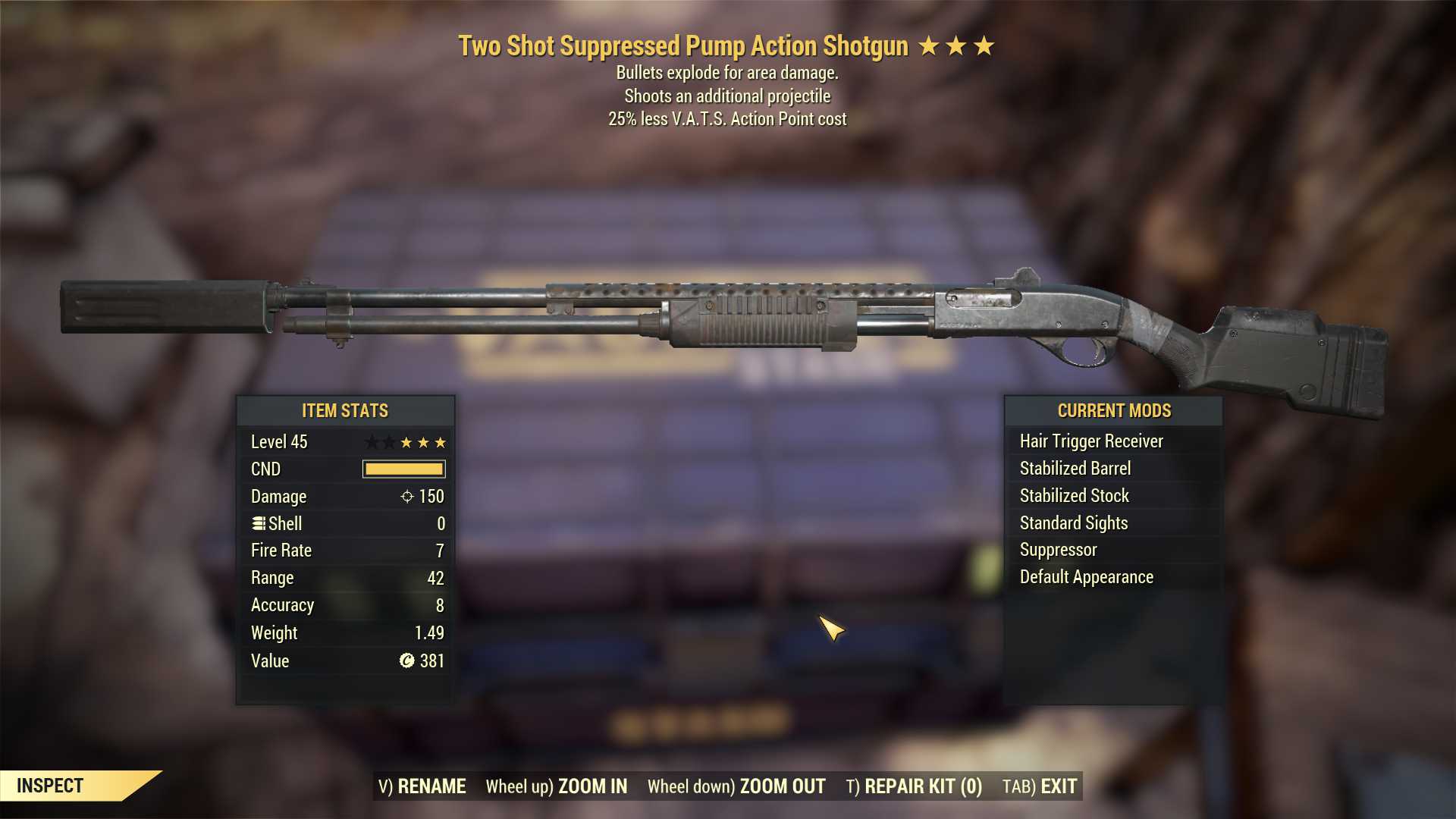Click the shell ammo icon next to Shell
1456x819 pixels.
pyautogui.click(x=259, y=523)
